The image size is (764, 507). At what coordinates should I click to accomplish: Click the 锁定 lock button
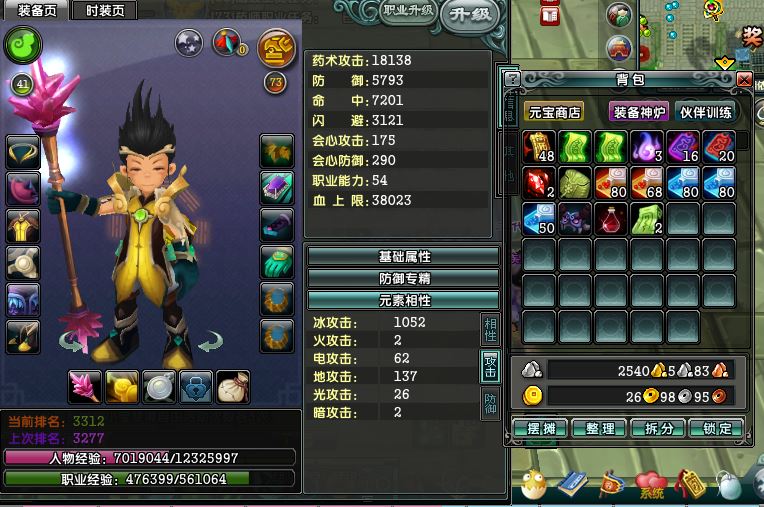coord(717,428)
